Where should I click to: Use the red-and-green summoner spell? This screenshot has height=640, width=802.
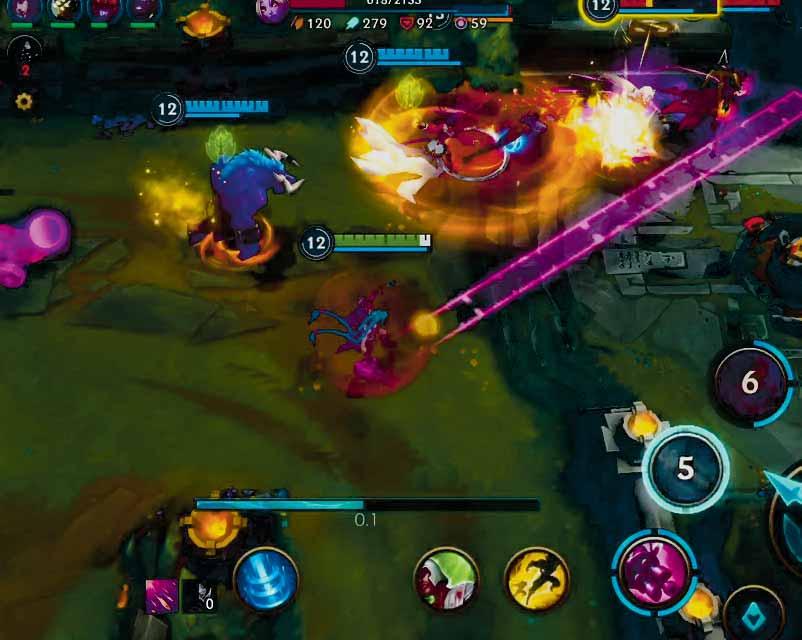446,579
